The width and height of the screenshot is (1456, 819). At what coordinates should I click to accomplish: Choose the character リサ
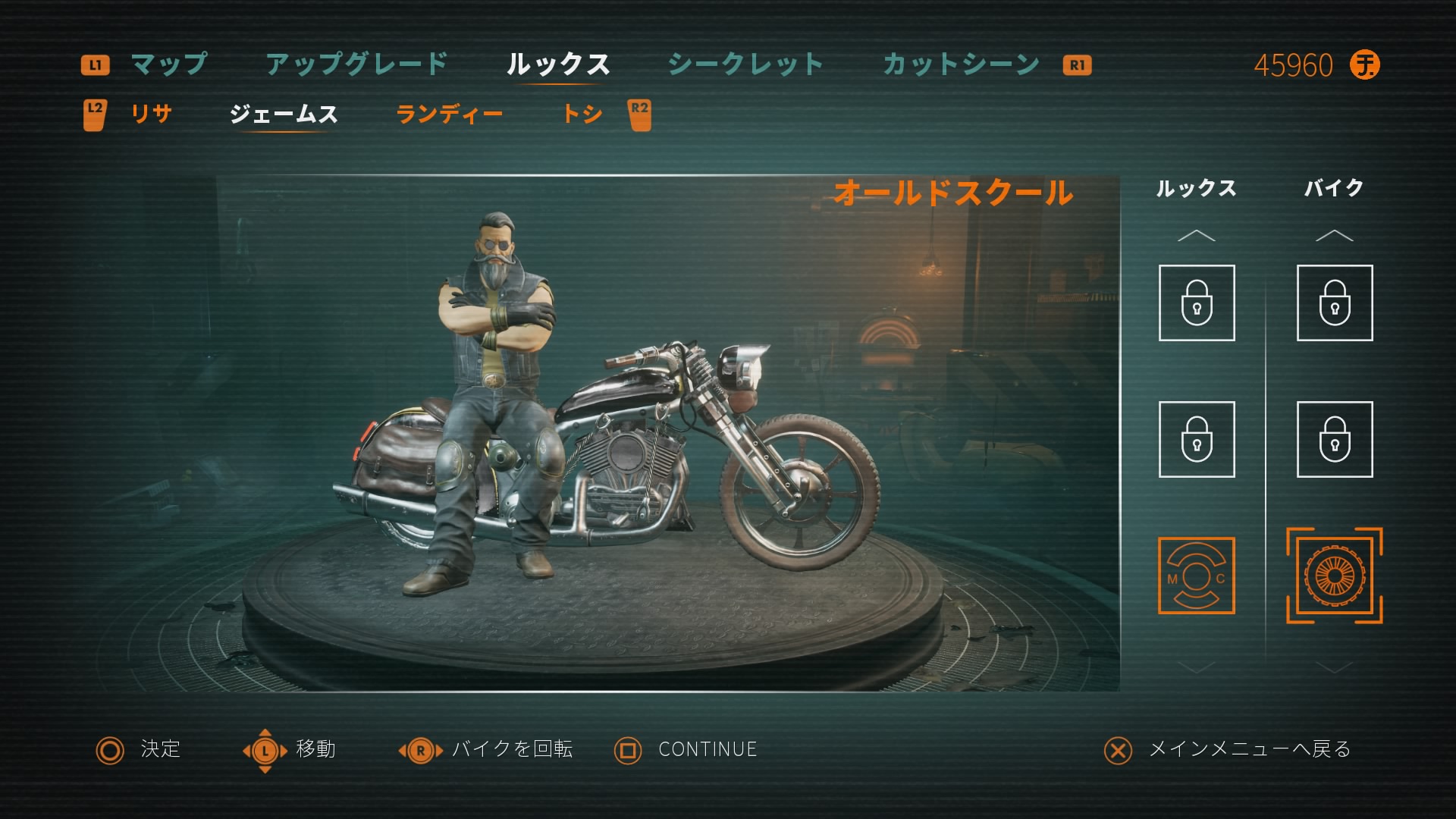(151, 115)
